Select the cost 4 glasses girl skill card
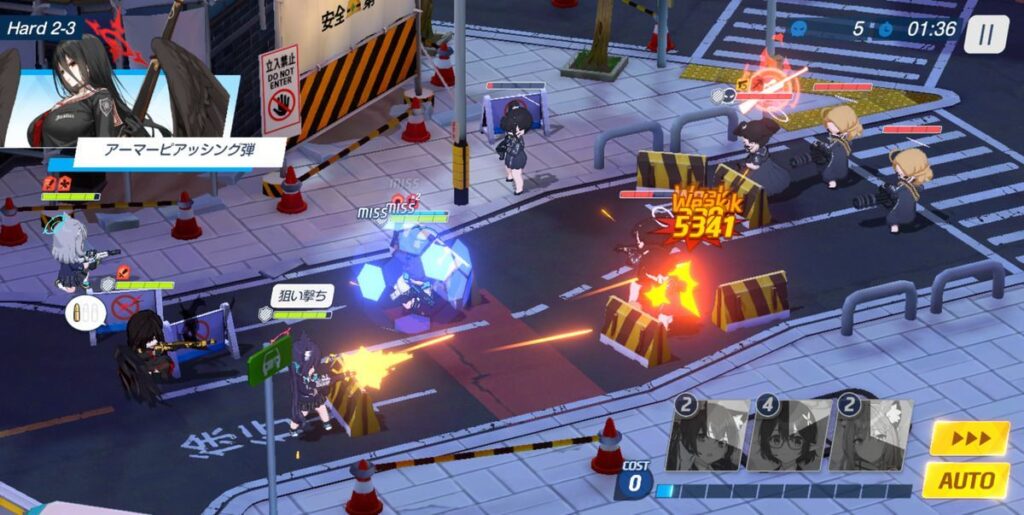 point(789,436)
